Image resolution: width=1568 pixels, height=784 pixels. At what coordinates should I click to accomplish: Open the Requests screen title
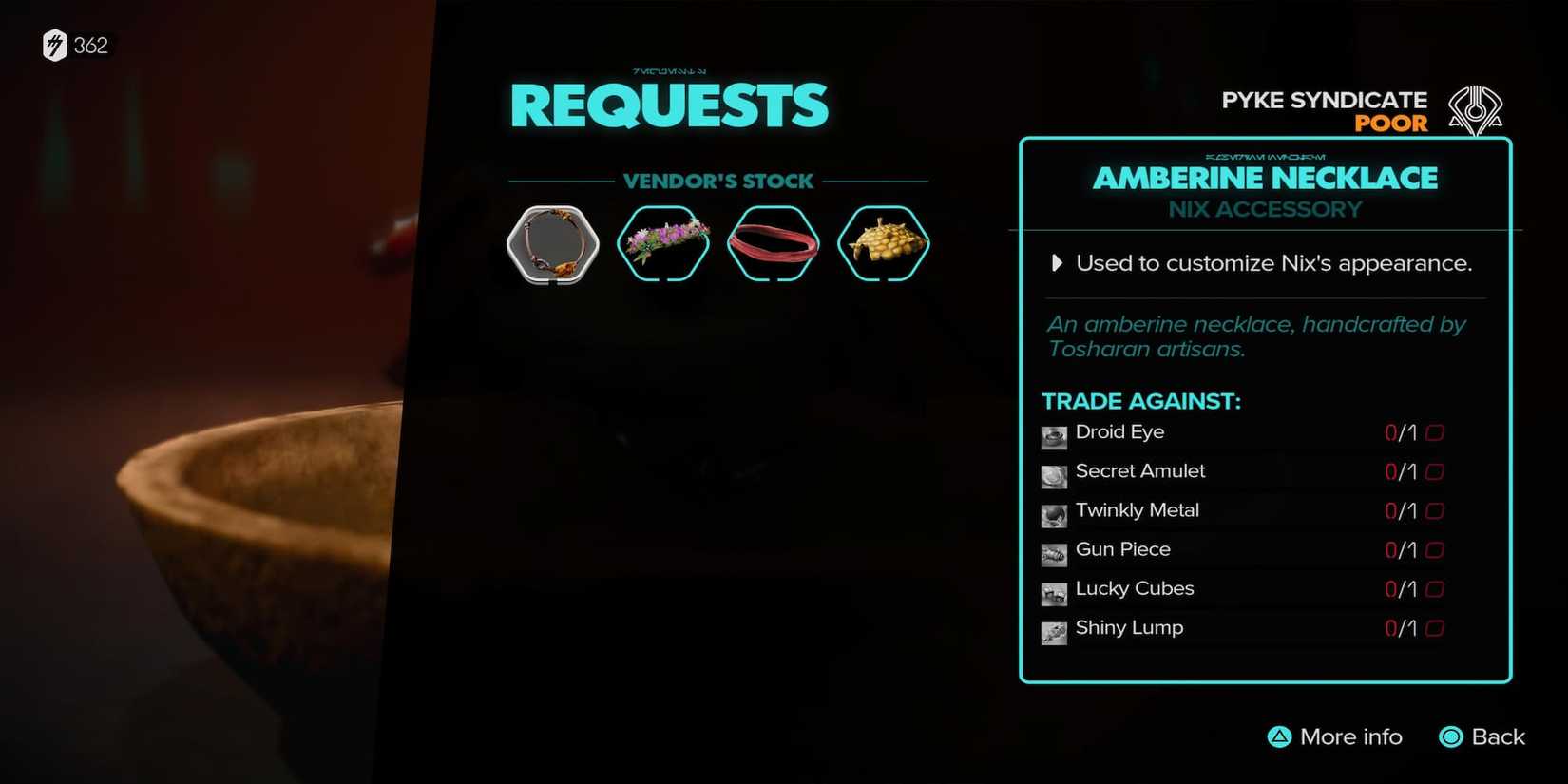[669, 105]
